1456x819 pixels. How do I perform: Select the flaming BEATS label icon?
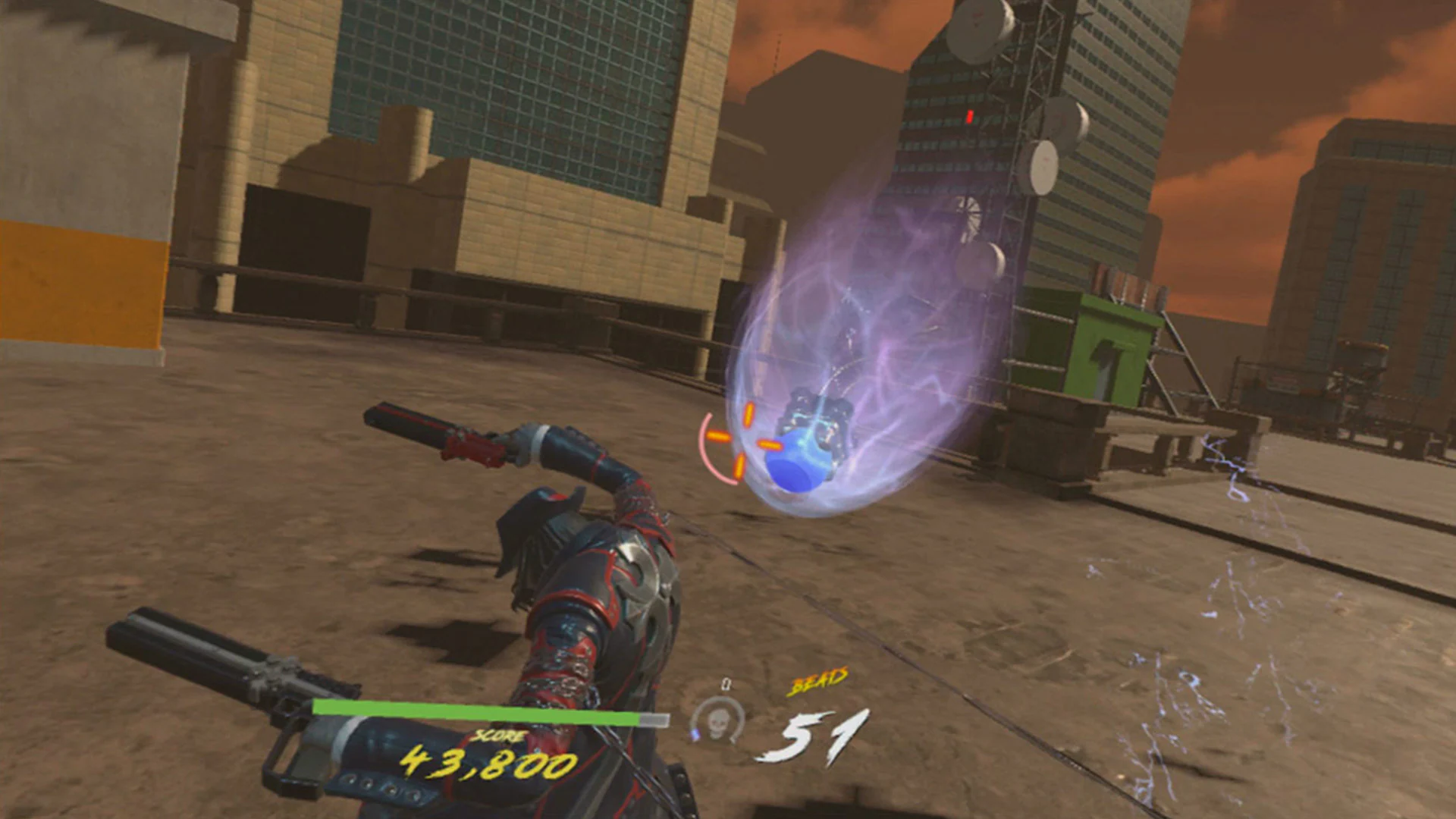817,680
